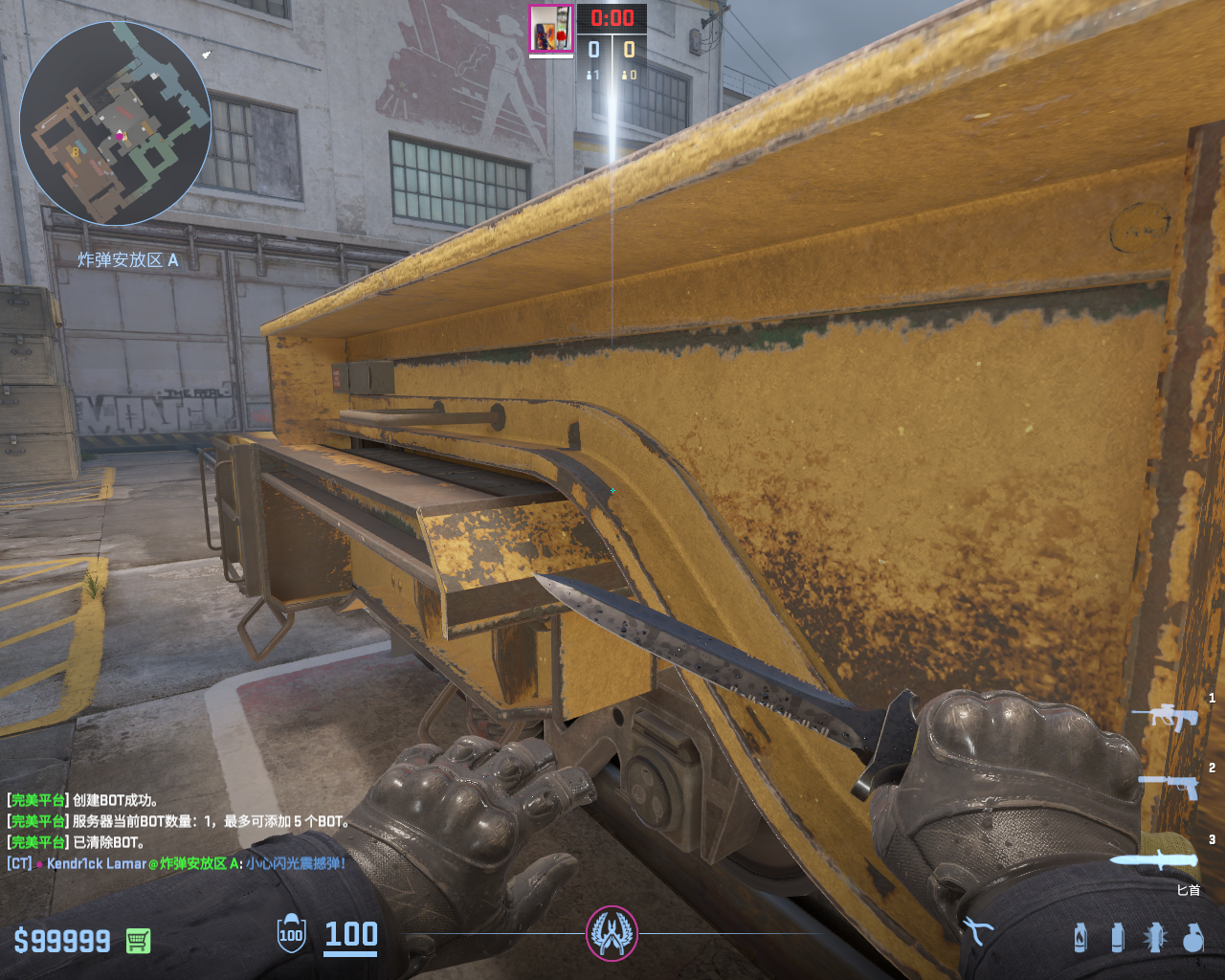
Task: Switch to the pistol in slot 2
Action: 1169,786
